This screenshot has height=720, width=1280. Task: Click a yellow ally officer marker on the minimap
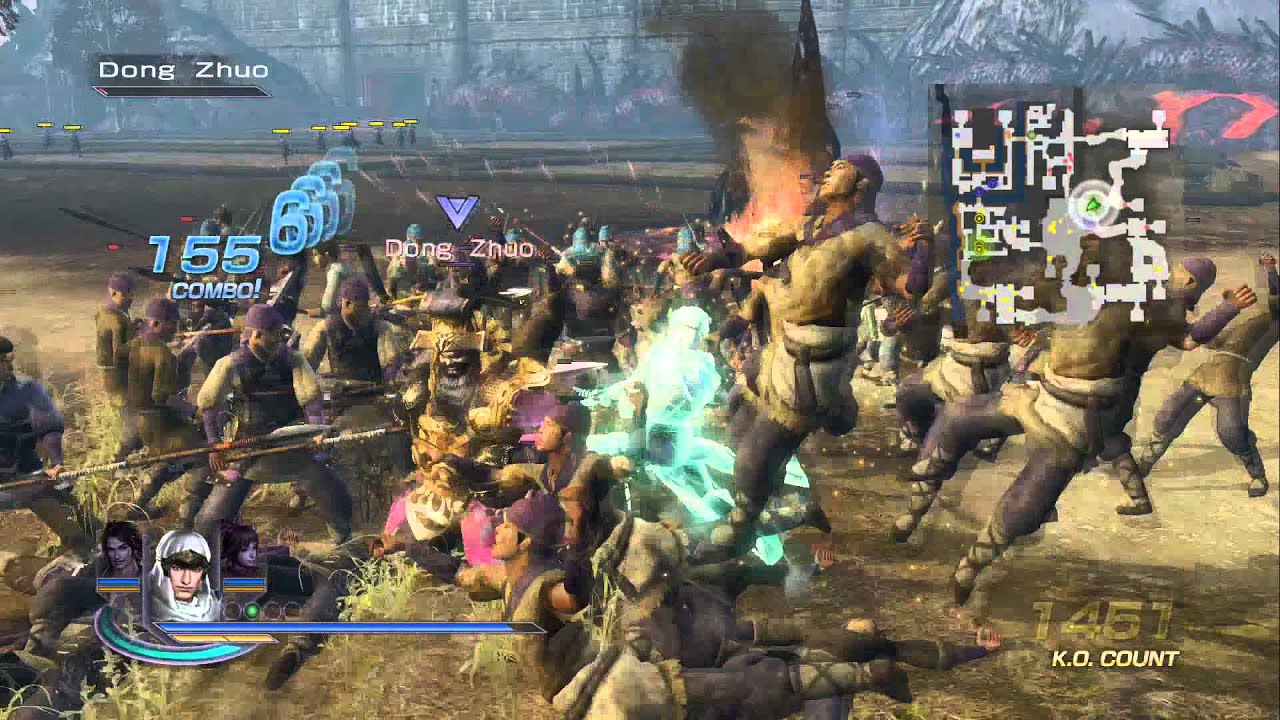pyautogui.click(x=980, y=219)
